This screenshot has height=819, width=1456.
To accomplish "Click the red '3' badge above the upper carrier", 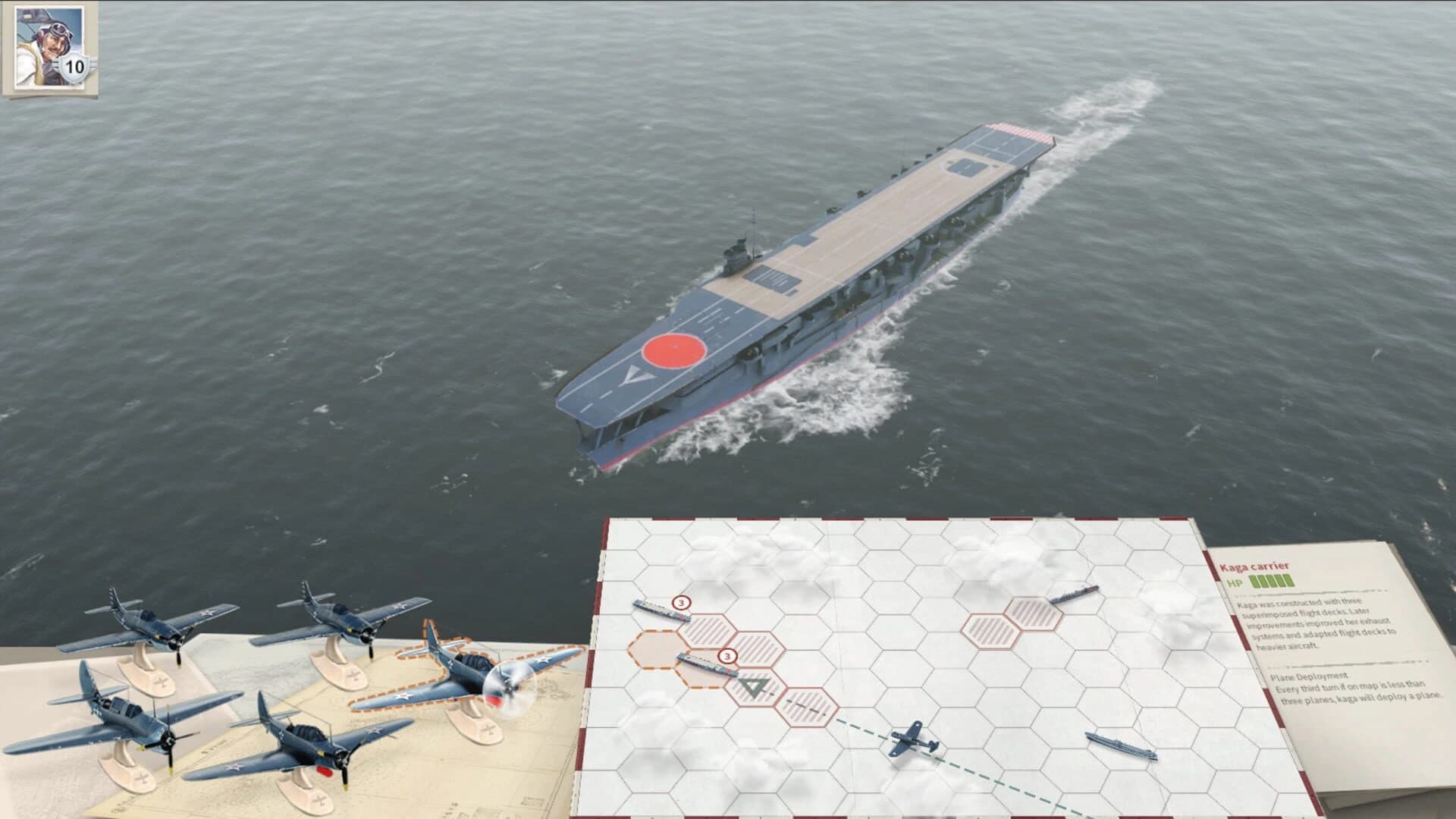I will coord(681,603).
